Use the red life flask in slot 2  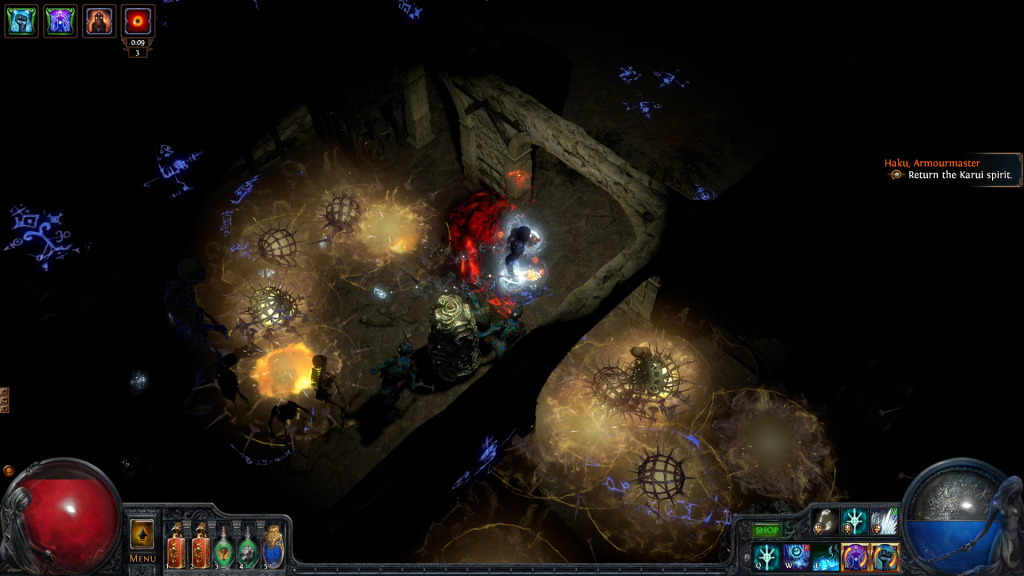(x=200, y=546)
